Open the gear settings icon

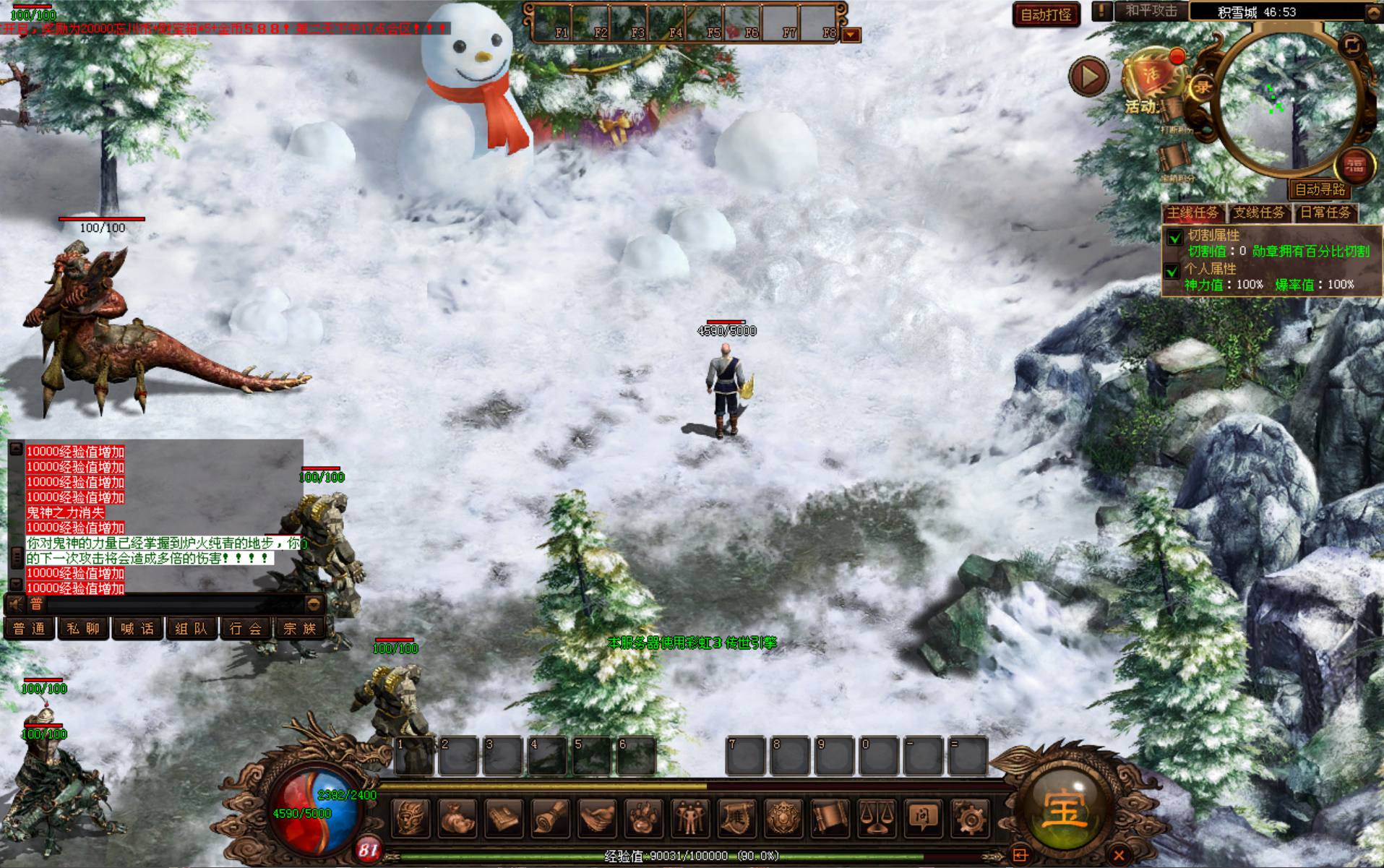pyautogui.click(x=968, y=818)
